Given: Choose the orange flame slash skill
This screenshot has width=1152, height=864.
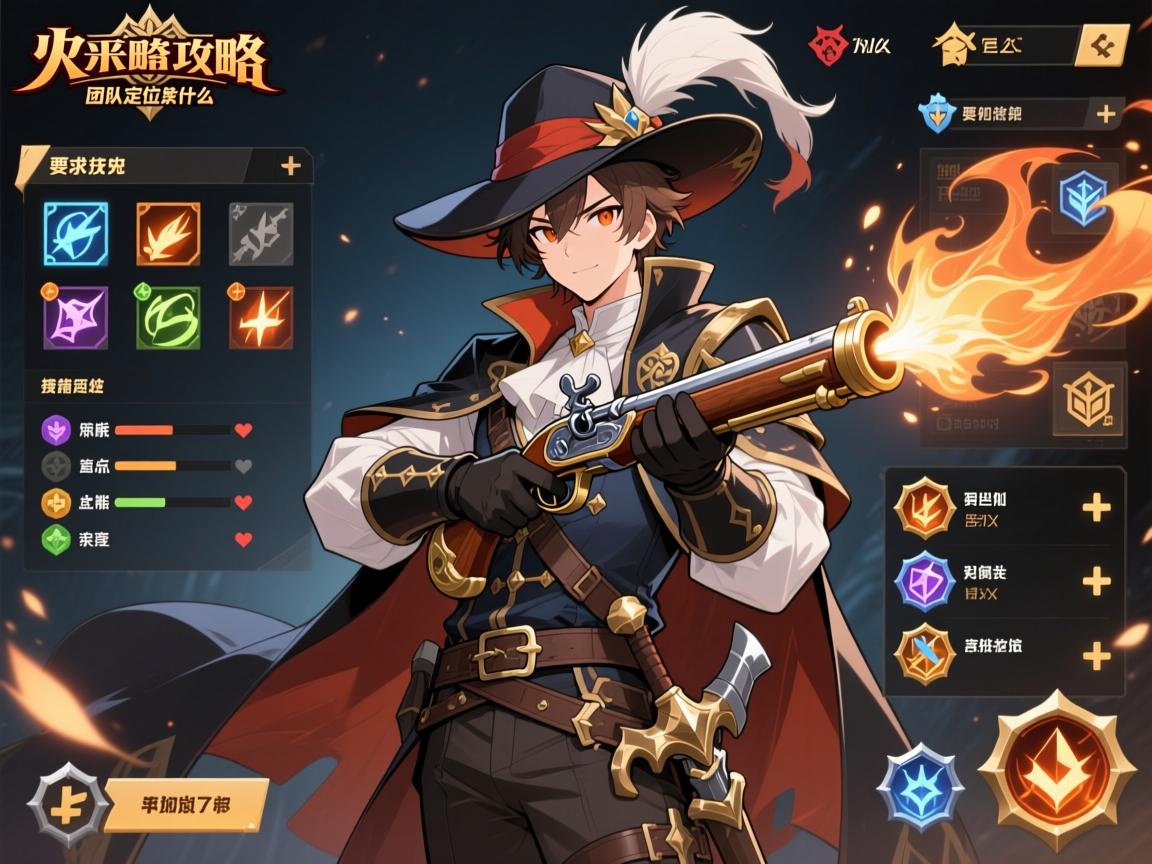Looking at the screenshot, I should pos(168,233).
